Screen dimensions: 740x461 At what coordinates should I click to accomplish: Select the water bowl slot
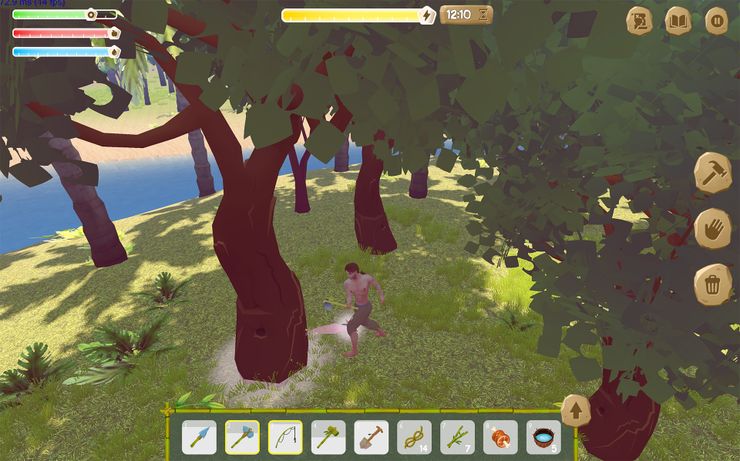(x=543, y=437)
